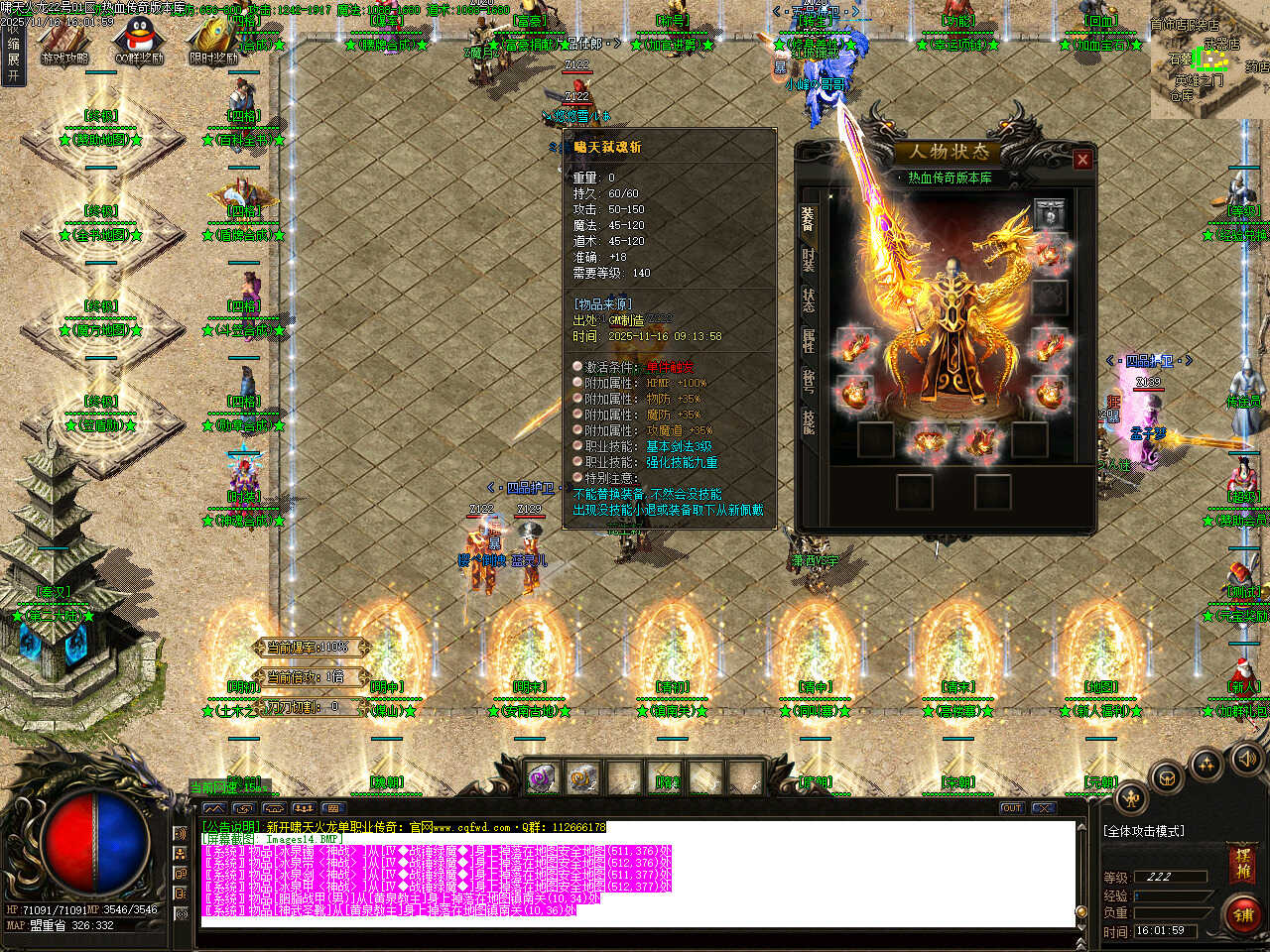This screenshot has height=952, width=1270.
Task: Open the minimap
Action: coord(1210,59)
